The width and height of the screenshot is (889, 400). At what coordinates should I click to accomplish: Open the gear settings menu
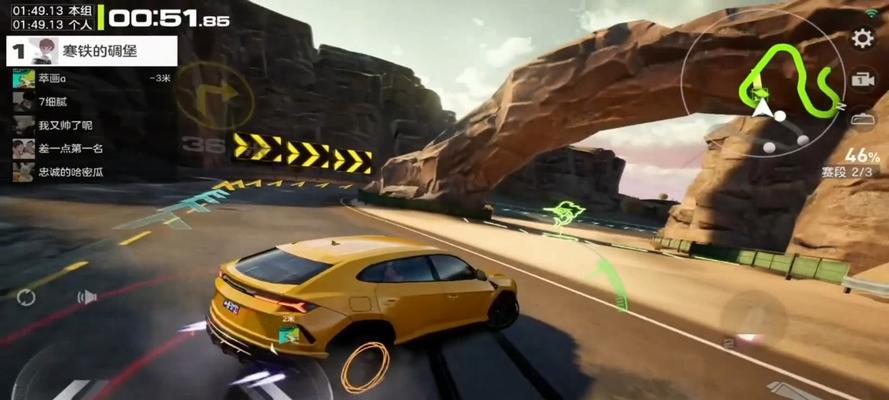[862, 39]
